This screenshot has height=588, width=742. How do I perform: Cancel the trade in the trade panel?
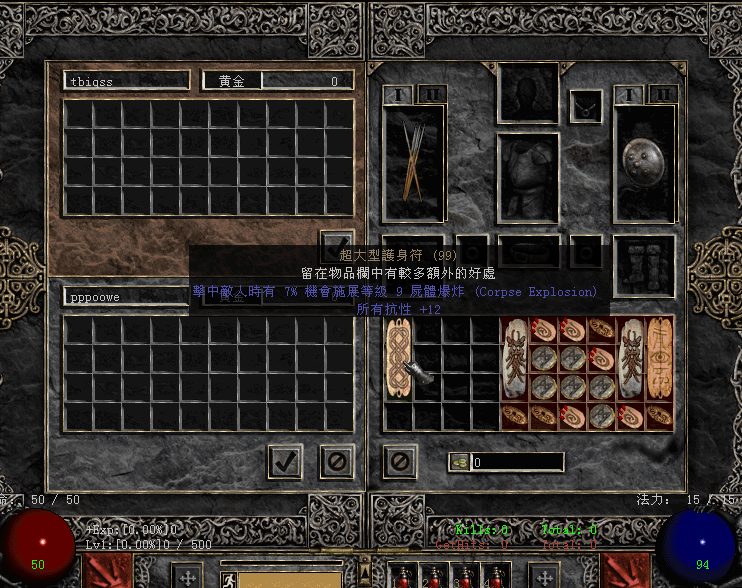point(337,461)
